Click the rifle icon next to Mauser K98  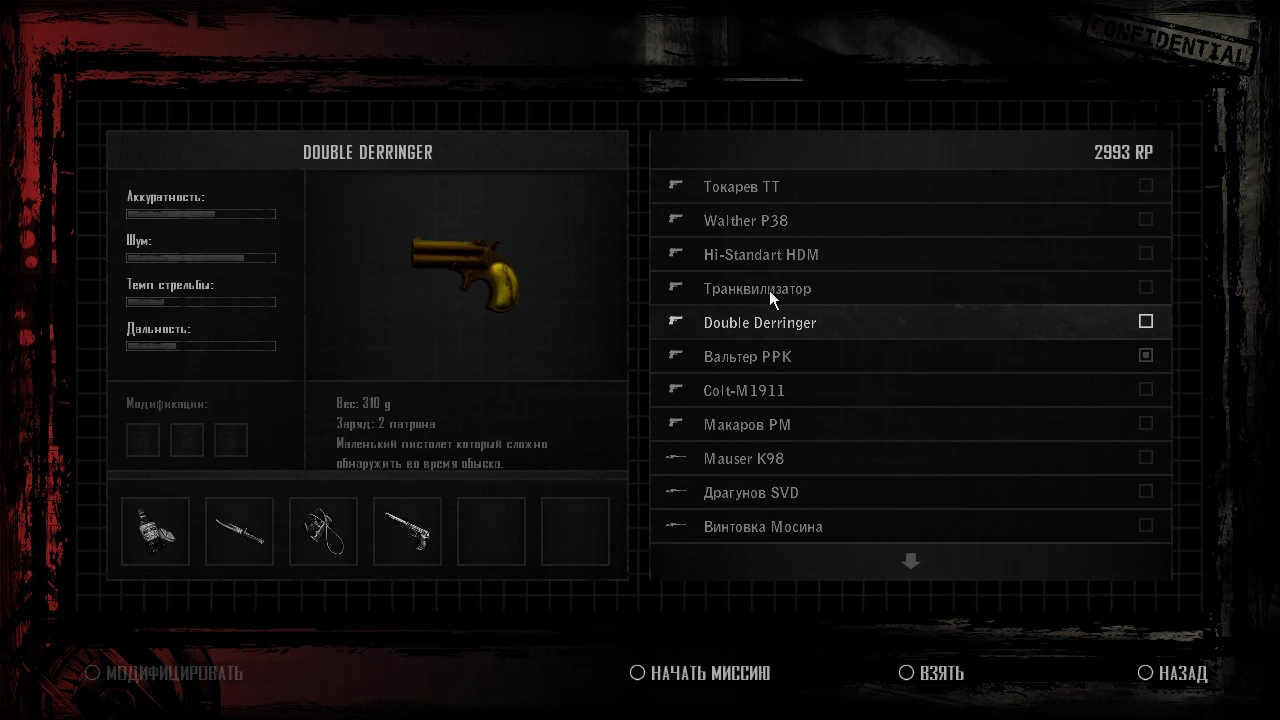tap(675, 457)
